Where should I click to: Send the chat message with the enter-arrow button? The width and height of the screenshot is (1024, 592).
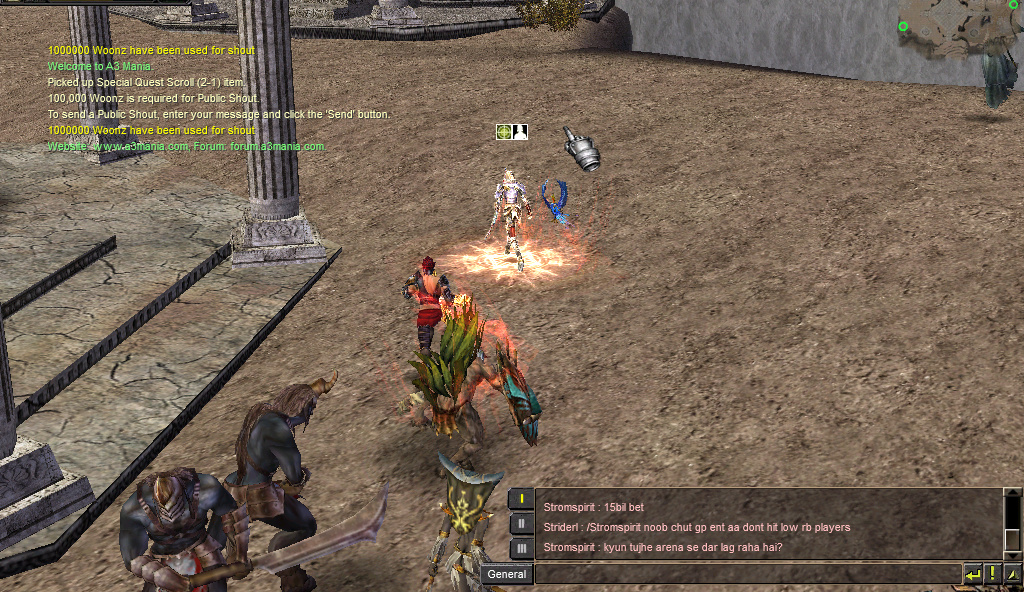pyautogui.click(x=972, y=574)
